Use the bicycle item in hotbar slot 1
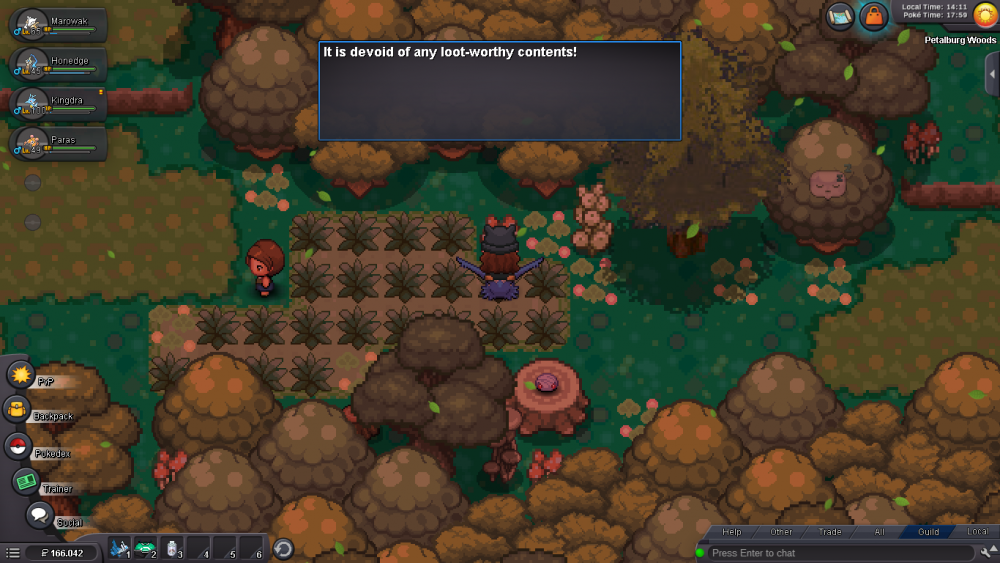1000x563 pixels. pos(120,548)
